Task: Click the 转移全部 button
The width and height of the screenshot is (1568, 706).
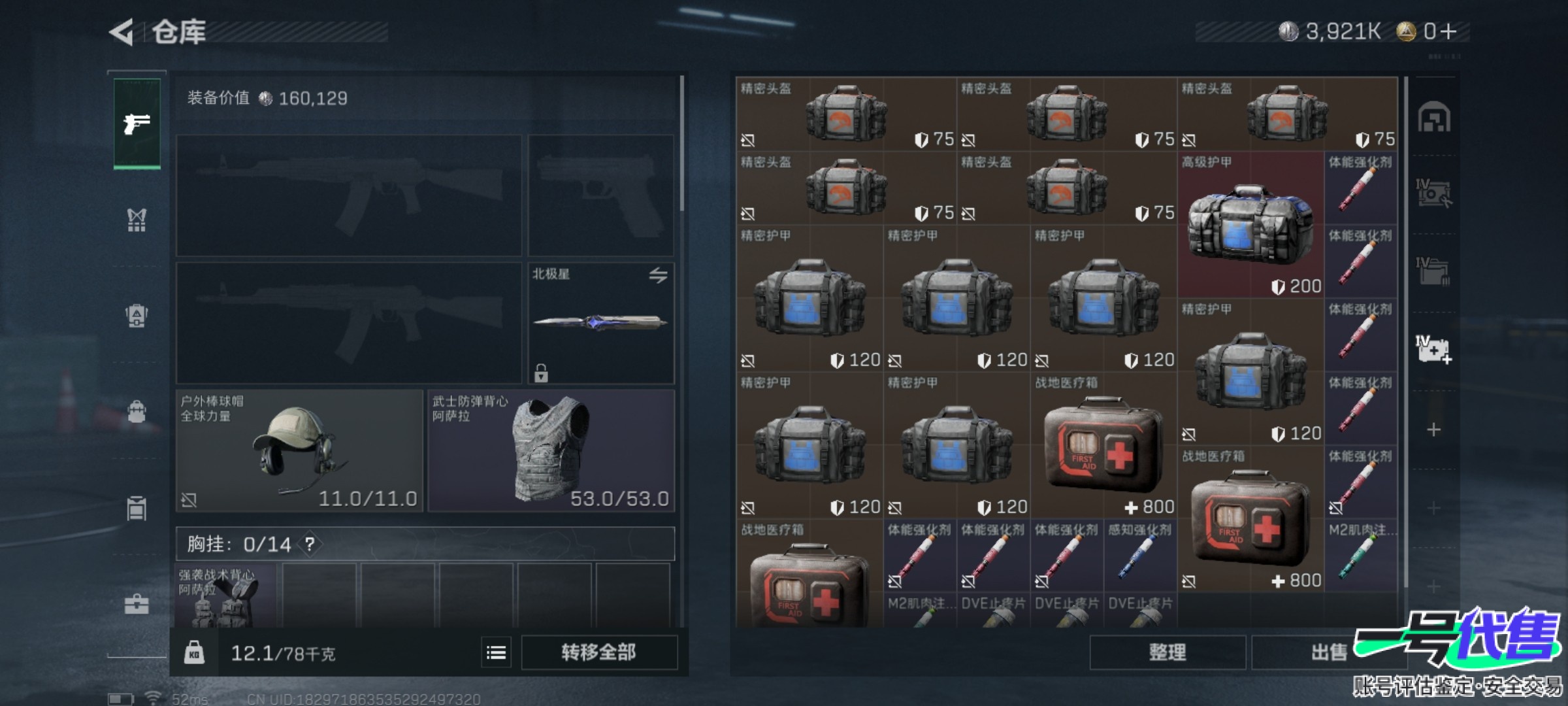Action: click(598, 652)
